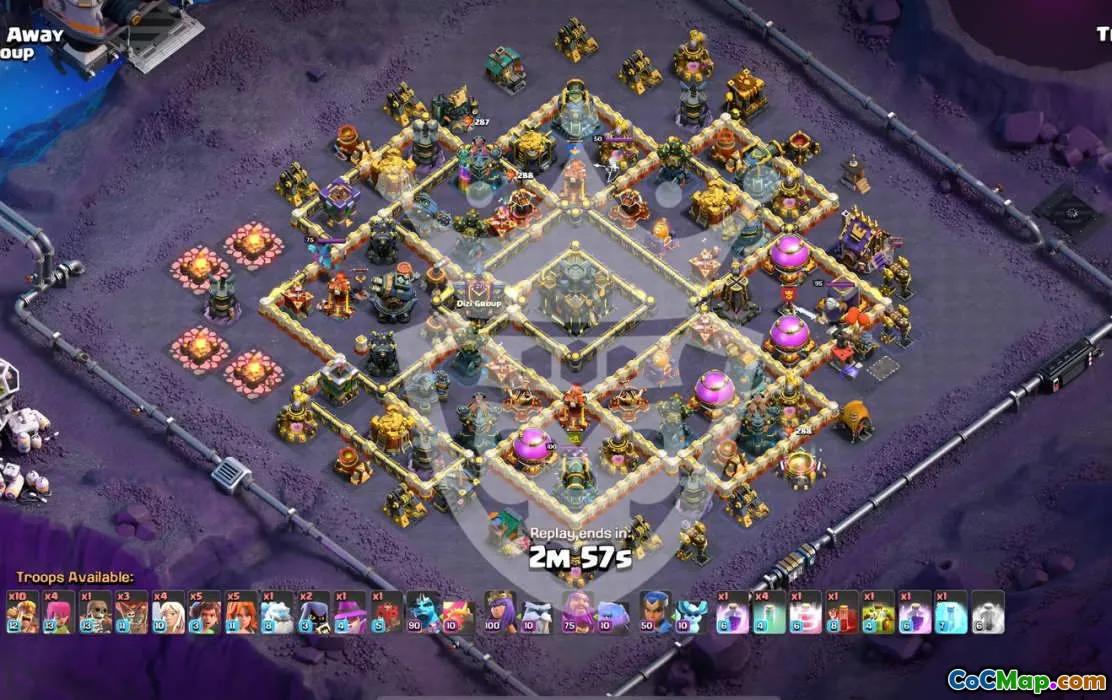Choose the Archer Queen hero slot

(499, 612)
